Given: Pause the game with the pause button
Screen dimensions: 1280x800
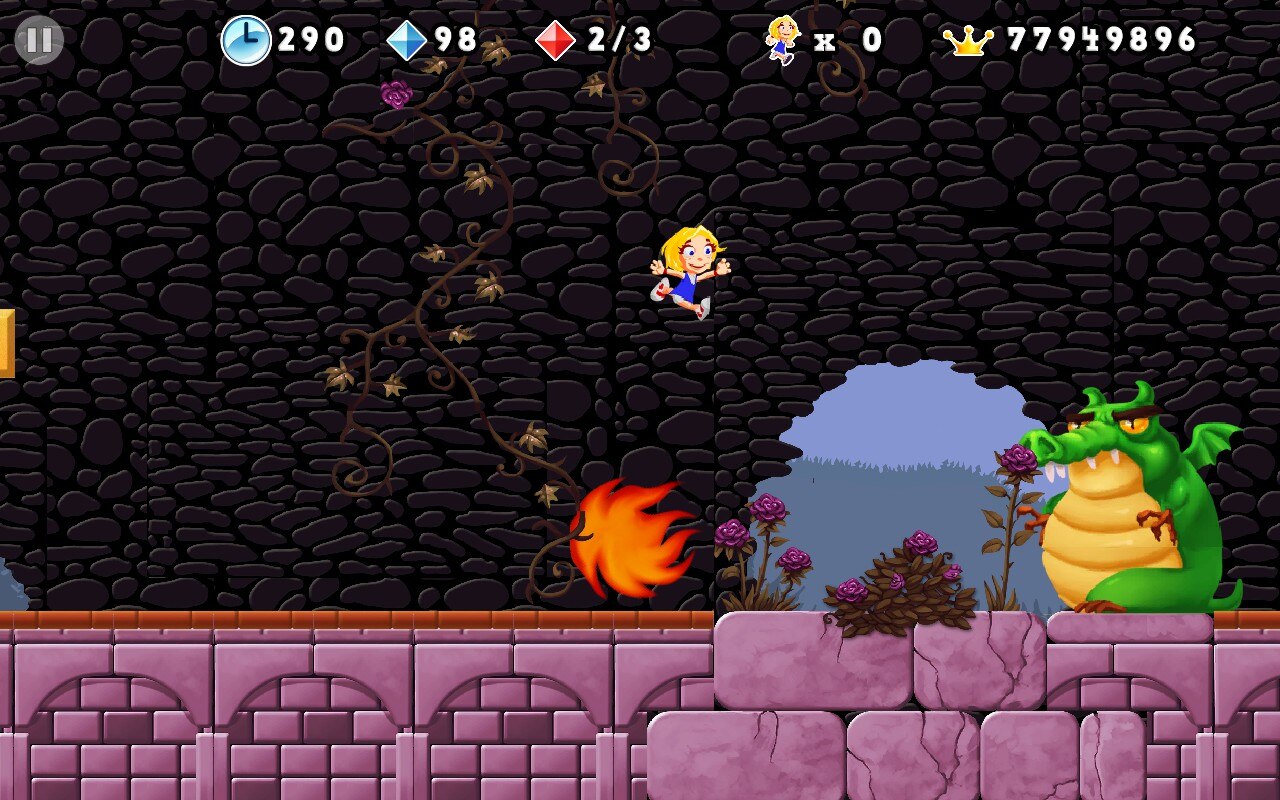Looking at the screenshot, I should (x=39, y=40).
